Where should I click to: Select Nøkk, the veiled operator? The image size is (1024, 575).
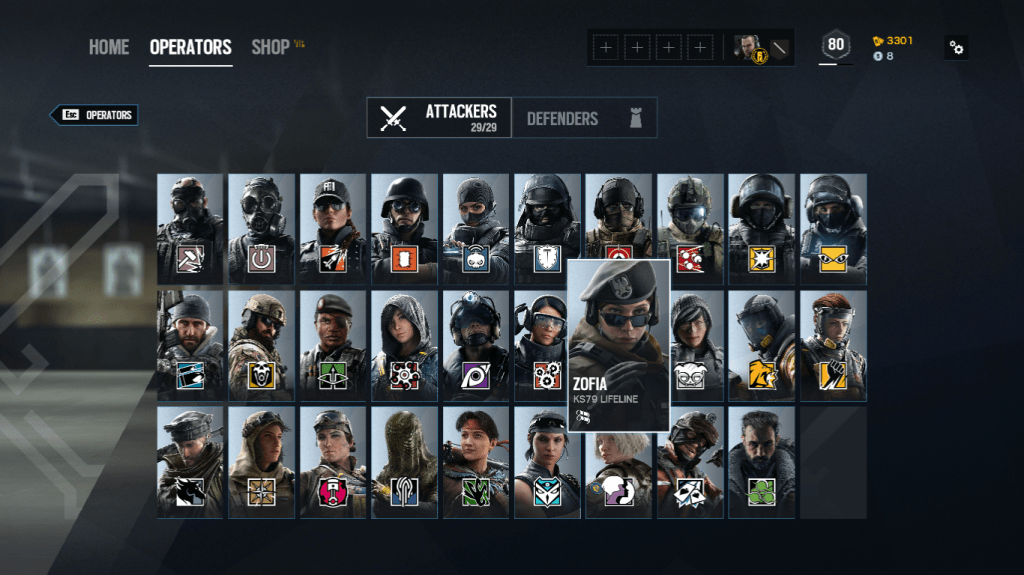point(404,462)
